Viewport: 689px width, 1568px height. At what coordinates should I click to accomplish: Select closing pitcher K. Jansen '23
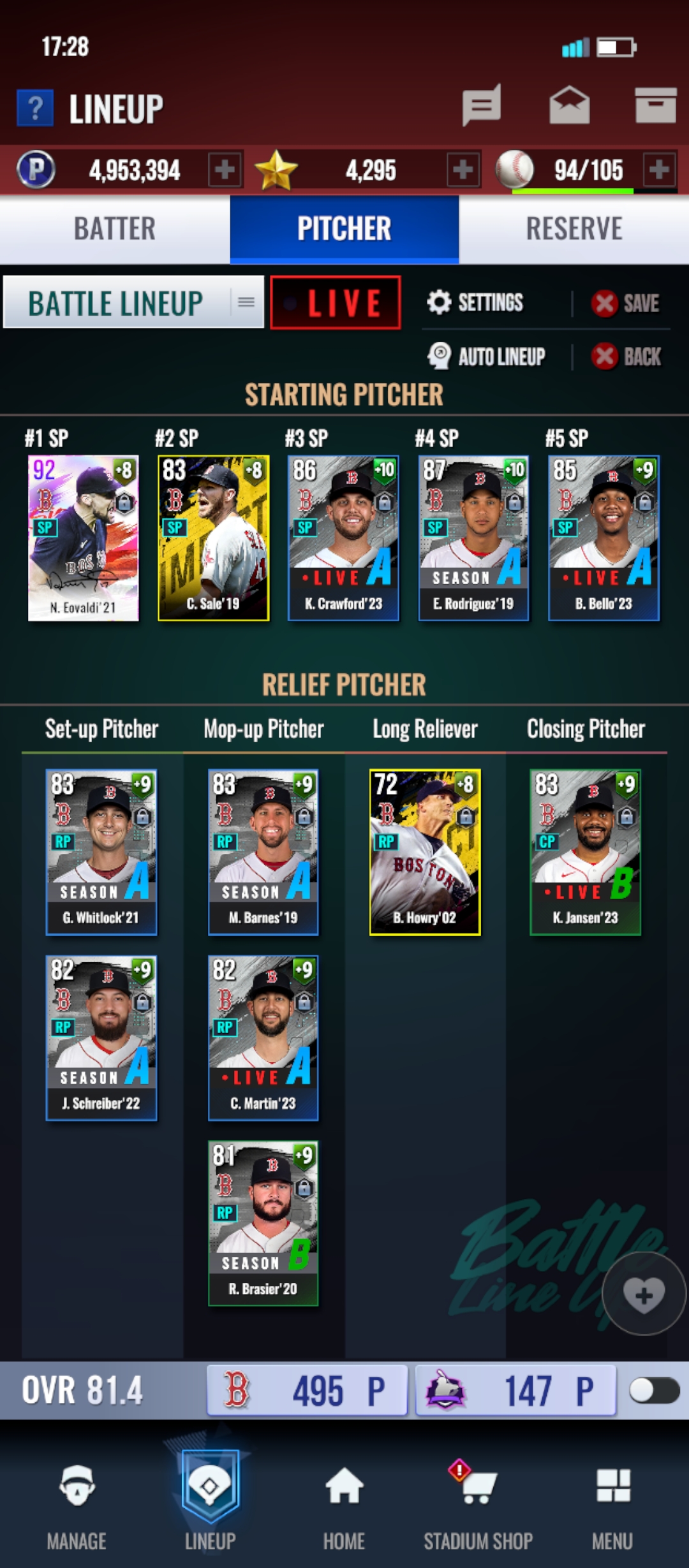[x=586, y=852]
